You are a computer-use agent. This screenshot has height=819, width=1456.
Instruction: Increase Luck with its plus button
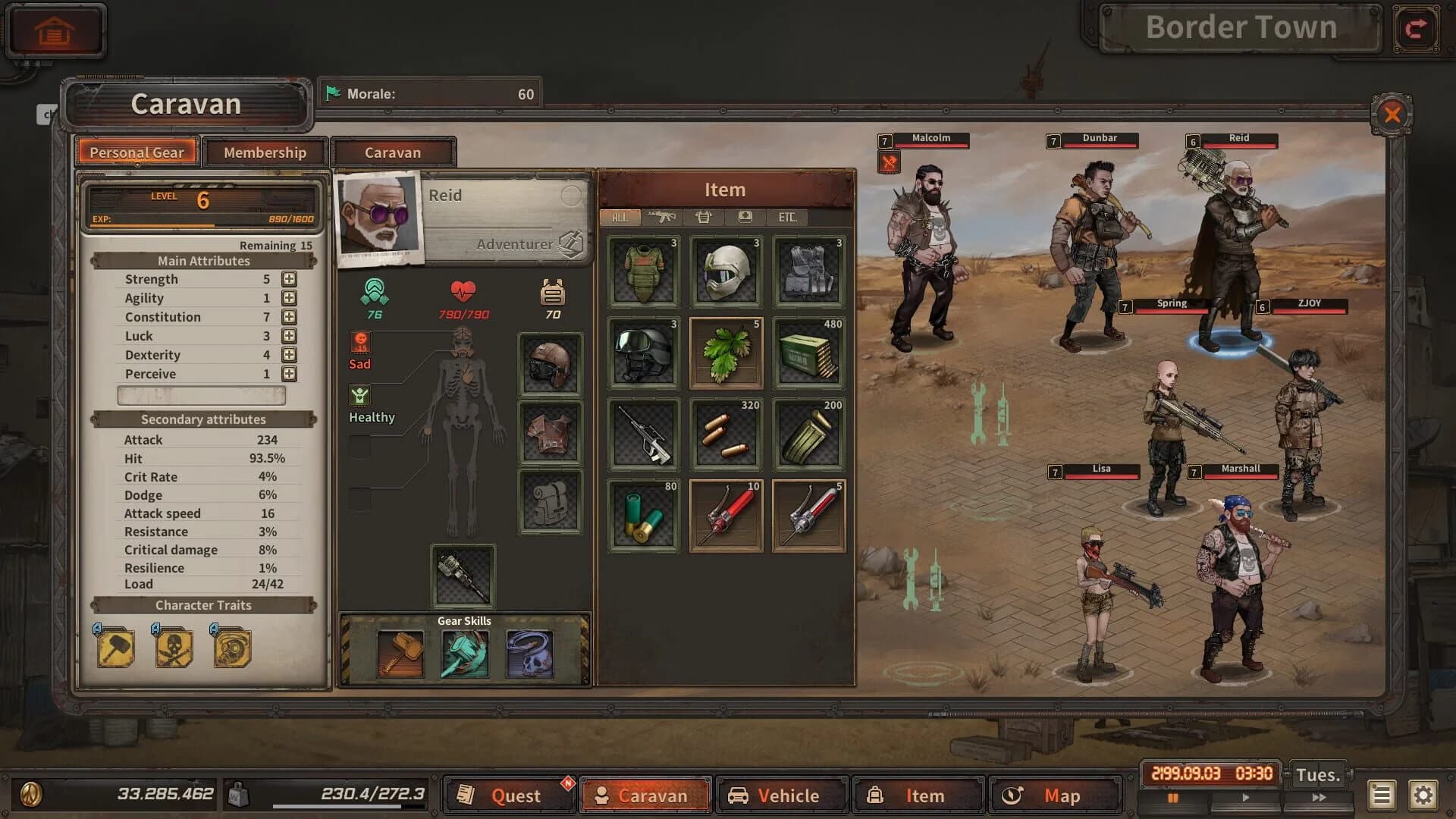289,335
